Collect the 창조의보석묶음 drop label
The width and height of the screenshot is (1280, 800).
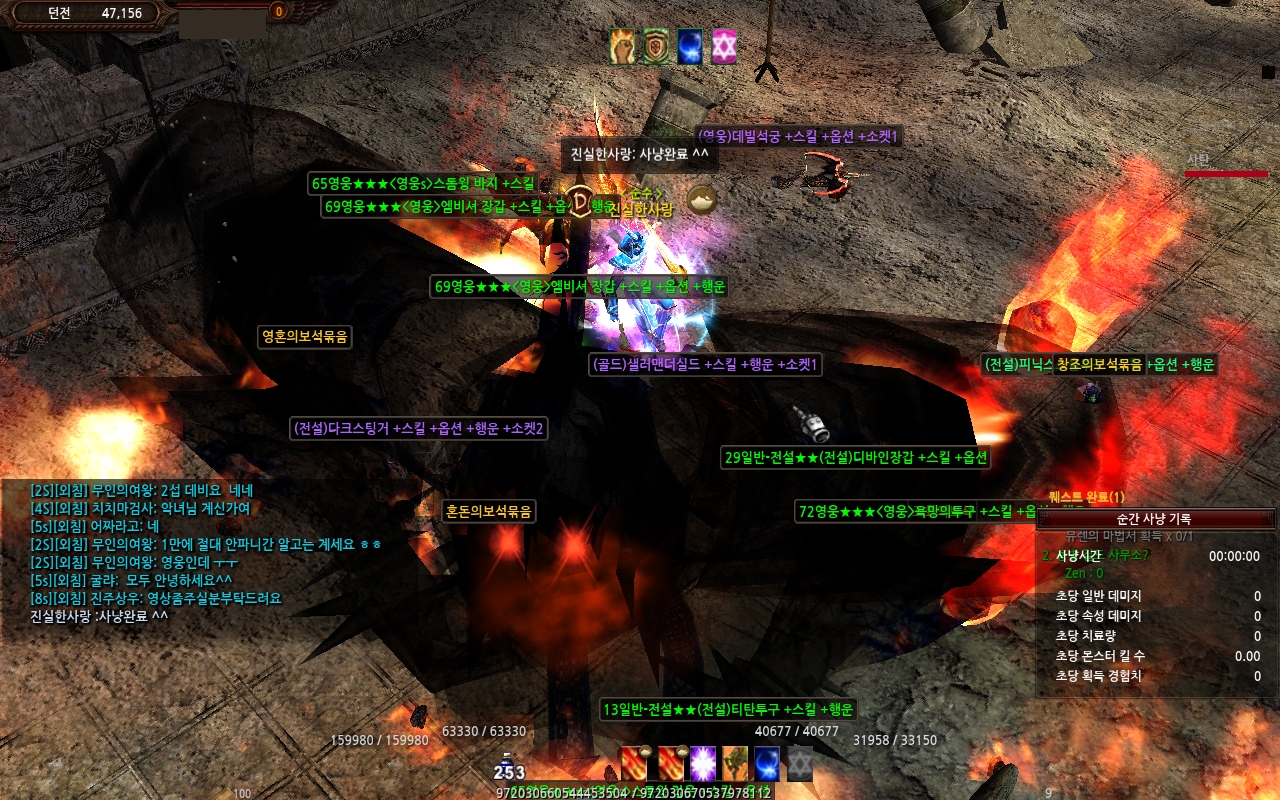[x=1099, y=365]
